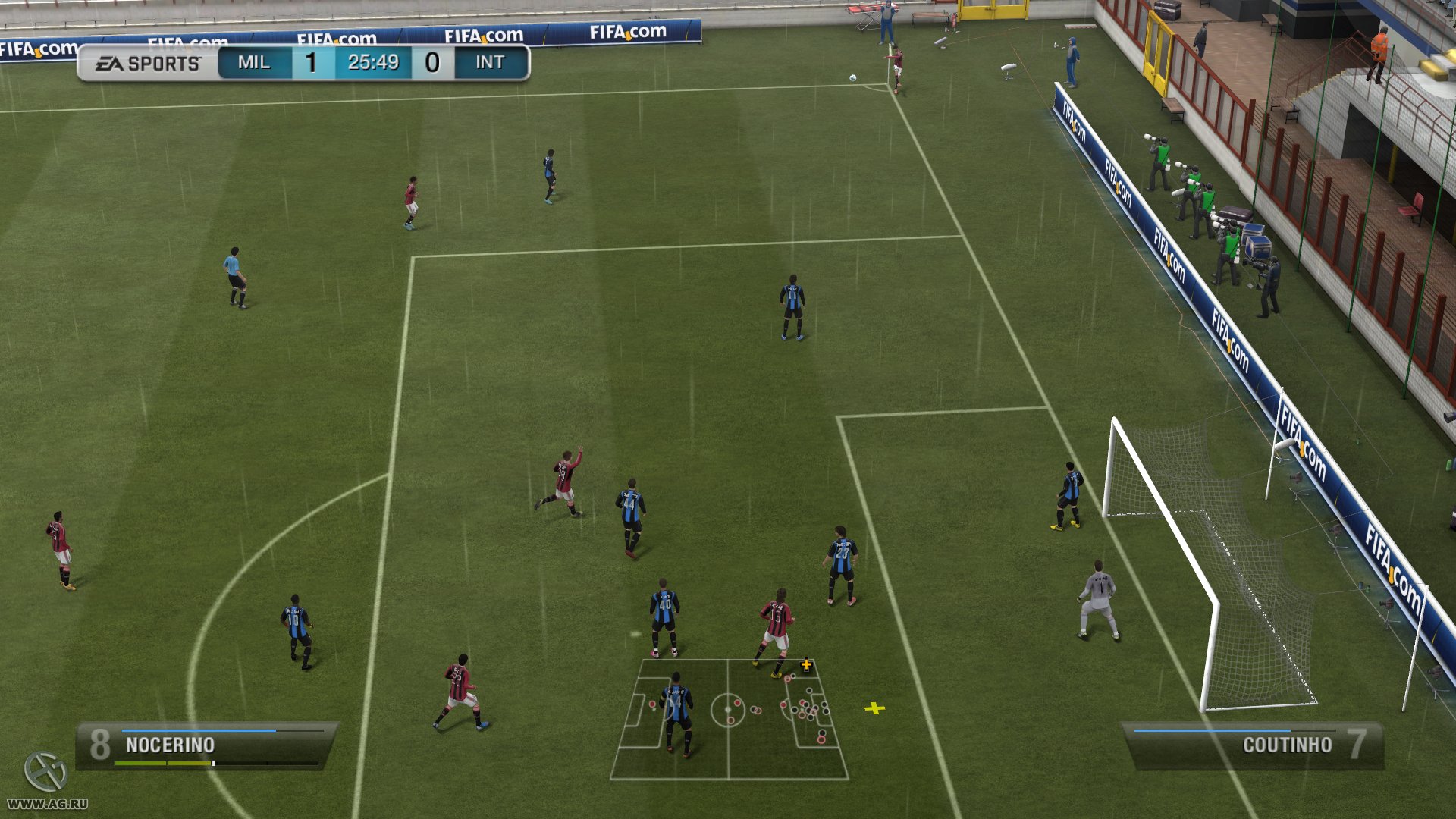Toggle the match clock showing 25:49
The image size is (1456, 819).
(374, 63)
